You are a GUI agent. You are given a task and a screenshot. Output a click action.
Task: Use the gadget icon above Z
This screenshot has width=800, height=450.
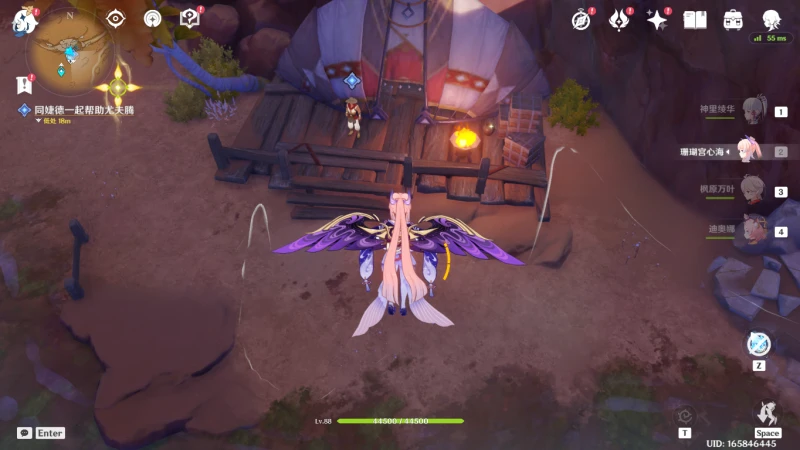tap(760, 343)
